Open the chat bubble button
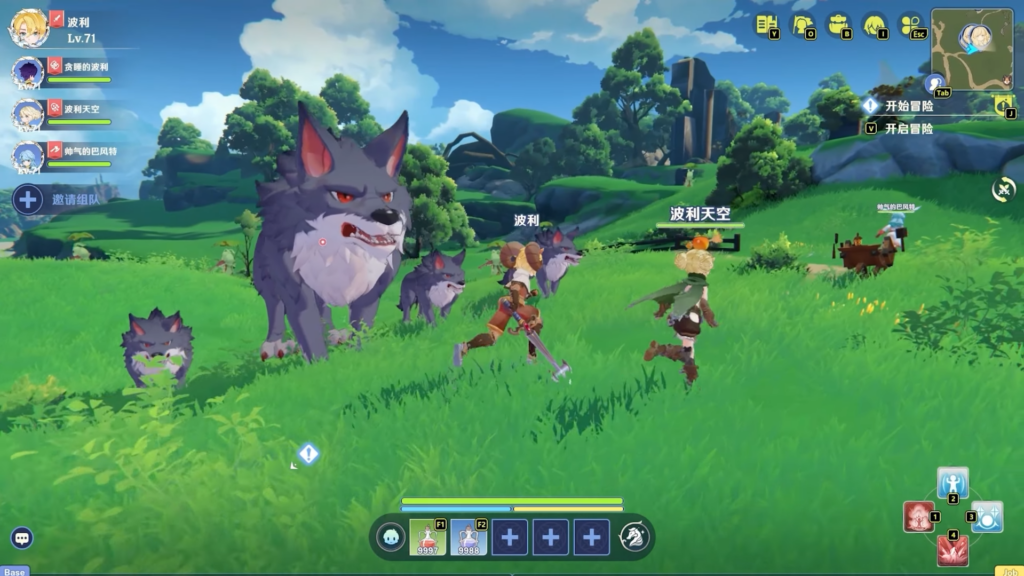The width and height of the screenshot is (1024, 576). (22, 538)
